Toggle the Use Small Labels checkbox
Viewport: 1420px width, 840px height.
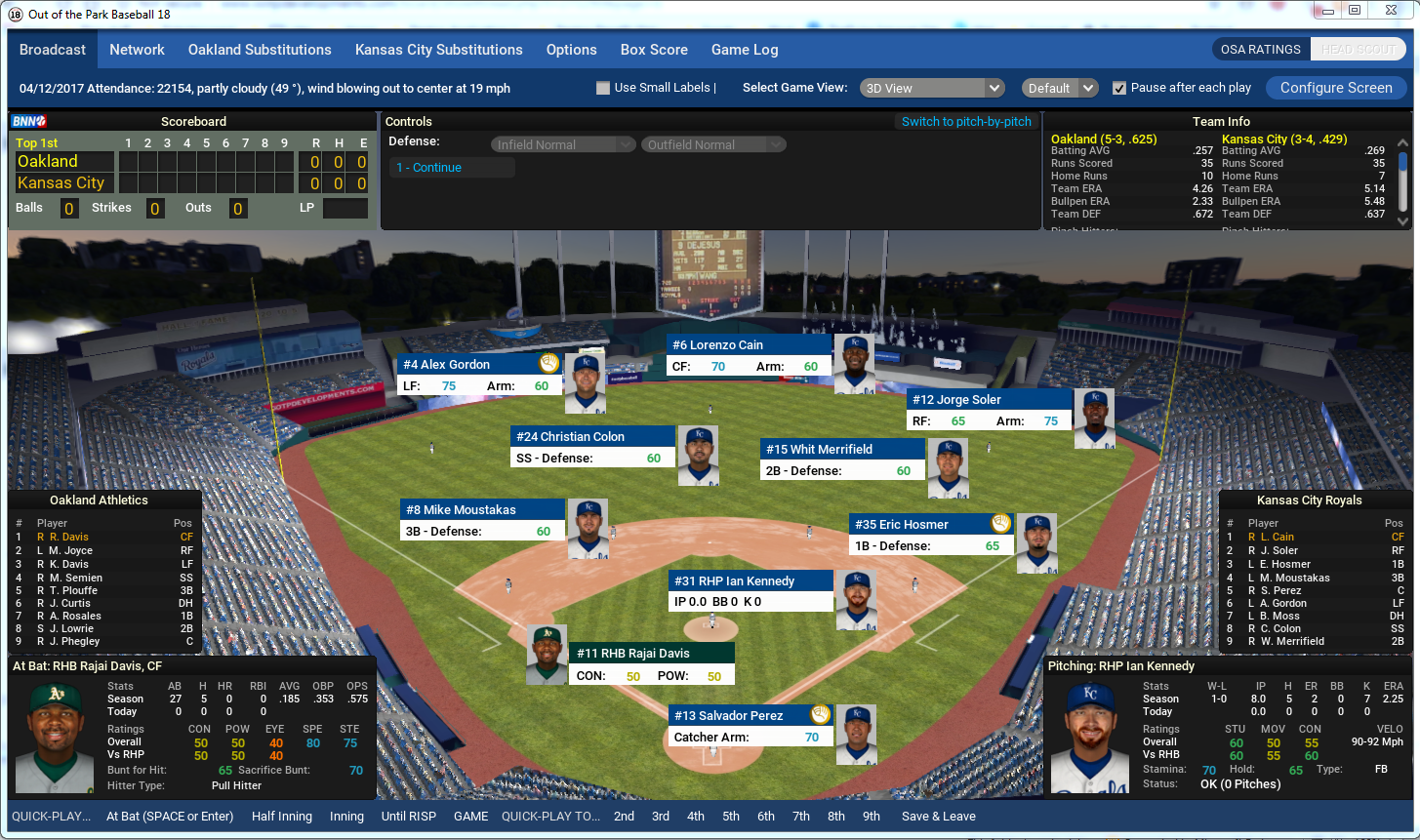coord(603,88)
